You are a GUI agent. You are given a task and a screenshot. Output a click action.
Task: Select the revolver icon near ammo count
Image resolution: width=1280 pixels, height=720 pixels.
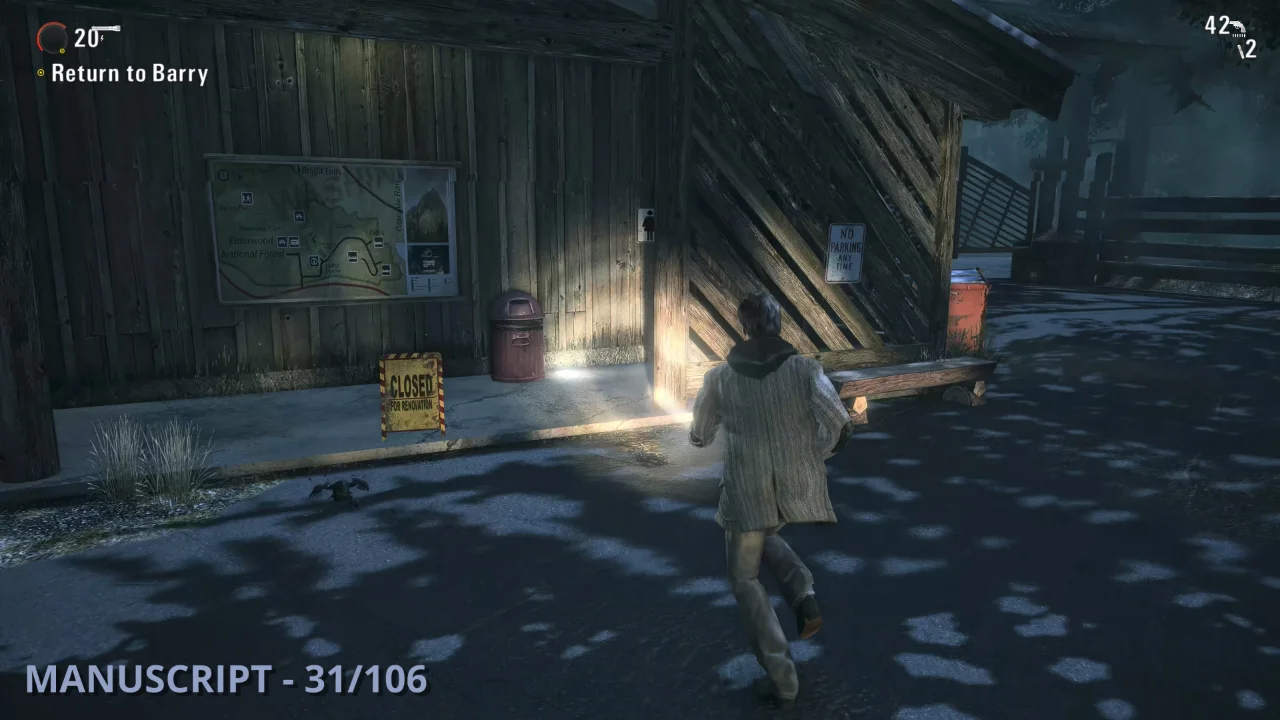[x=1238, y=27]
